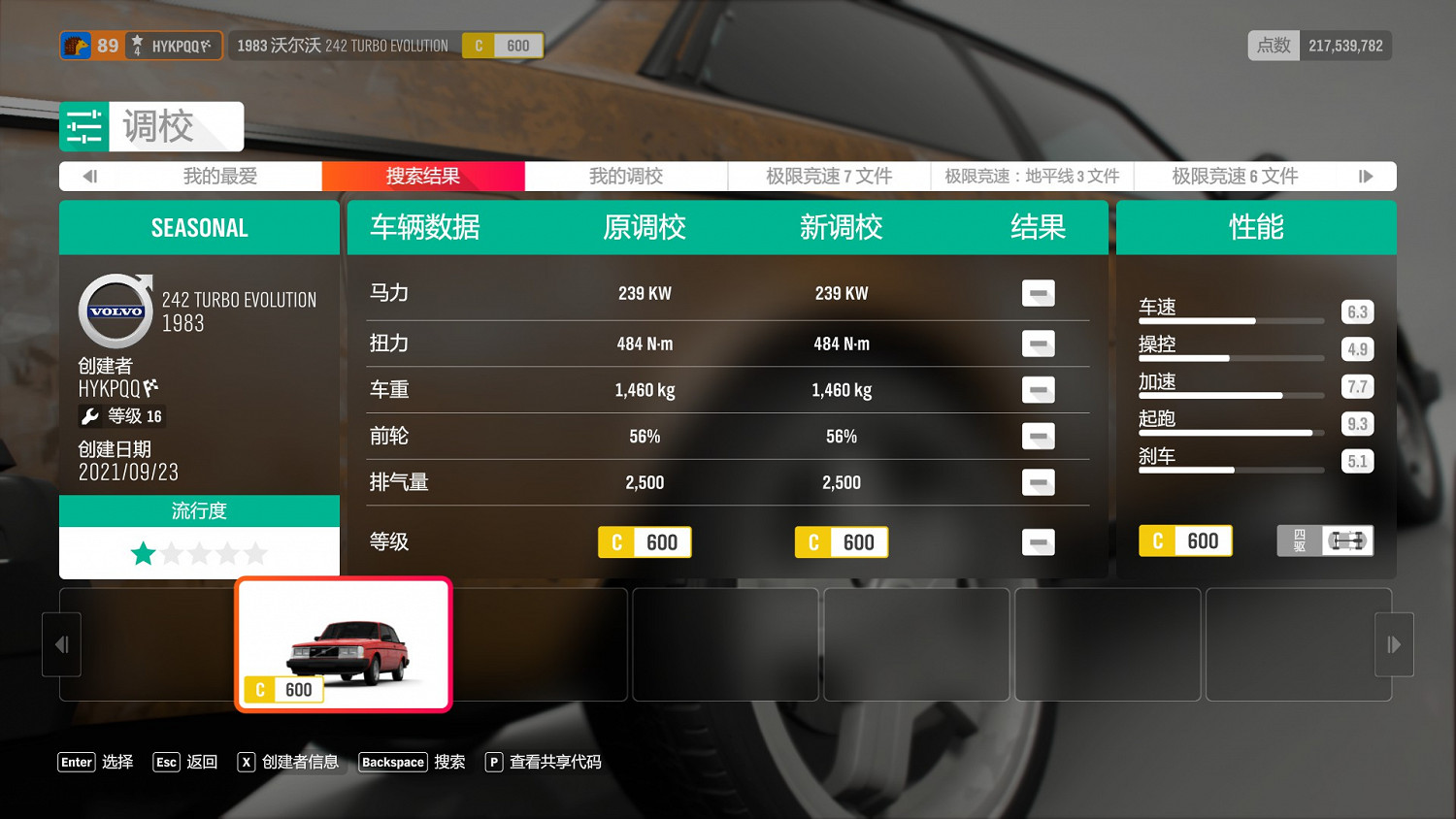The height and width of the screenshot is (819, 1456).
Task: Switch to the 我的调校 tab
Action: coord(625,176)
